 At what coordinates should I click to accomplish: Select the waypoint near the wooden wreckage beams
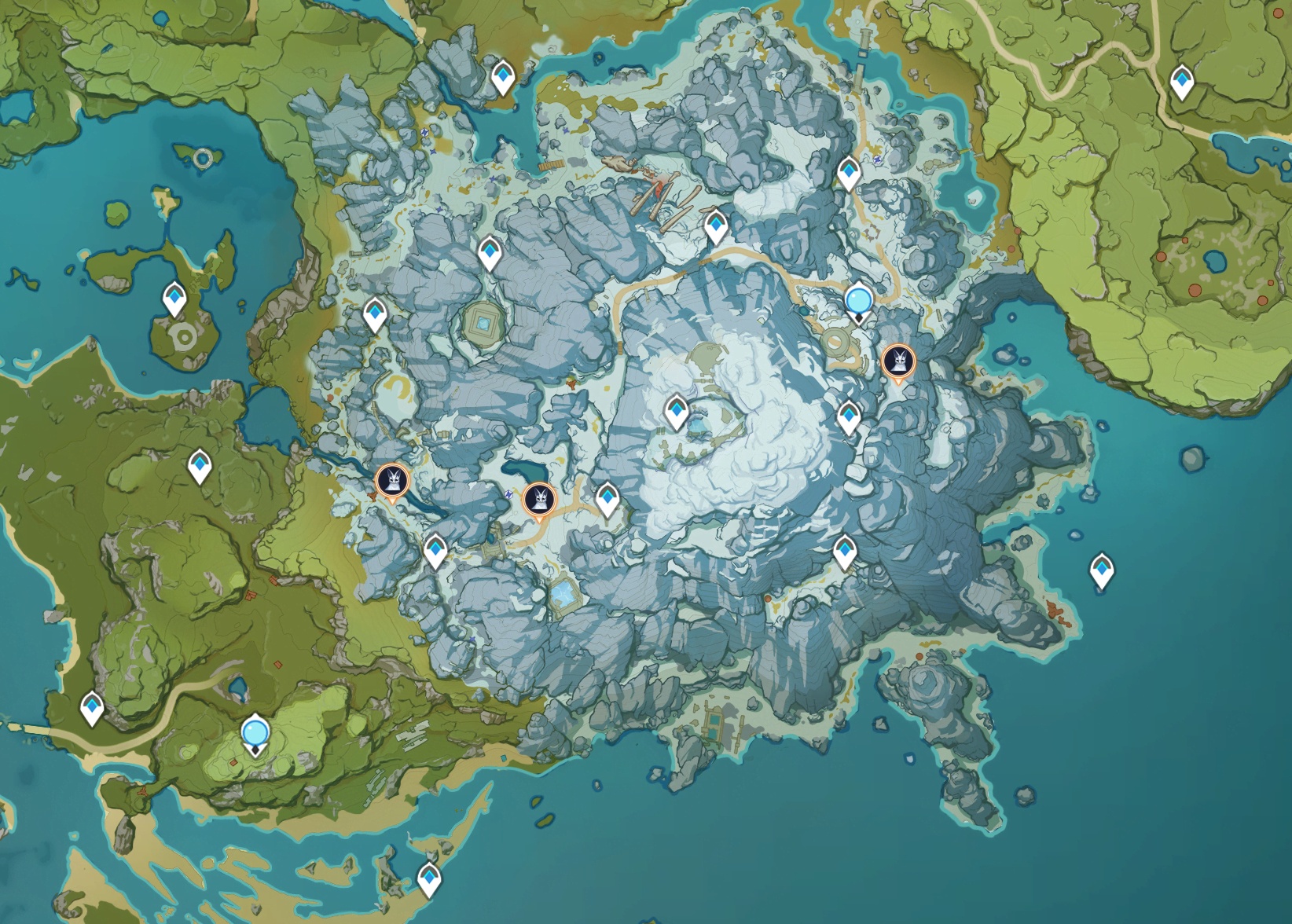point(715,225)
